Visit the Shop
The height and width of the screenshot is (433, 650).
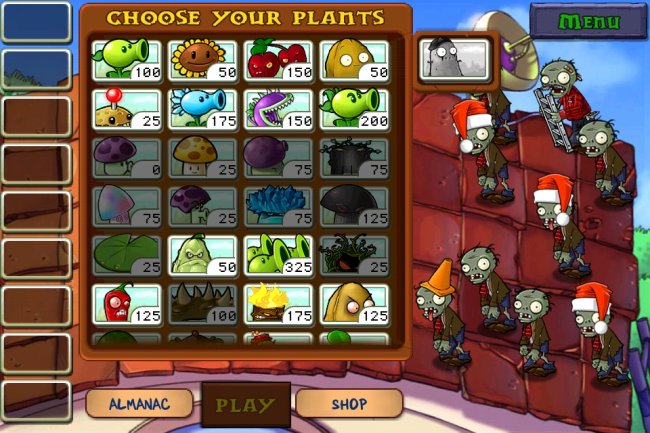click(349, 404)
